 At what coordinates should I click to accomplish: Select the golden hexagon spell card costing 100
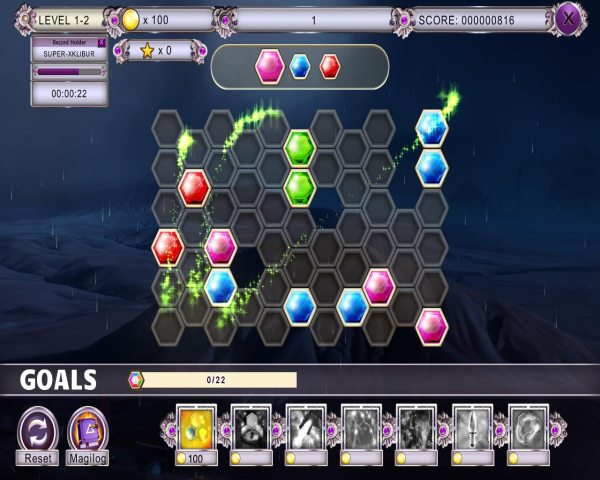click(197, 426)
